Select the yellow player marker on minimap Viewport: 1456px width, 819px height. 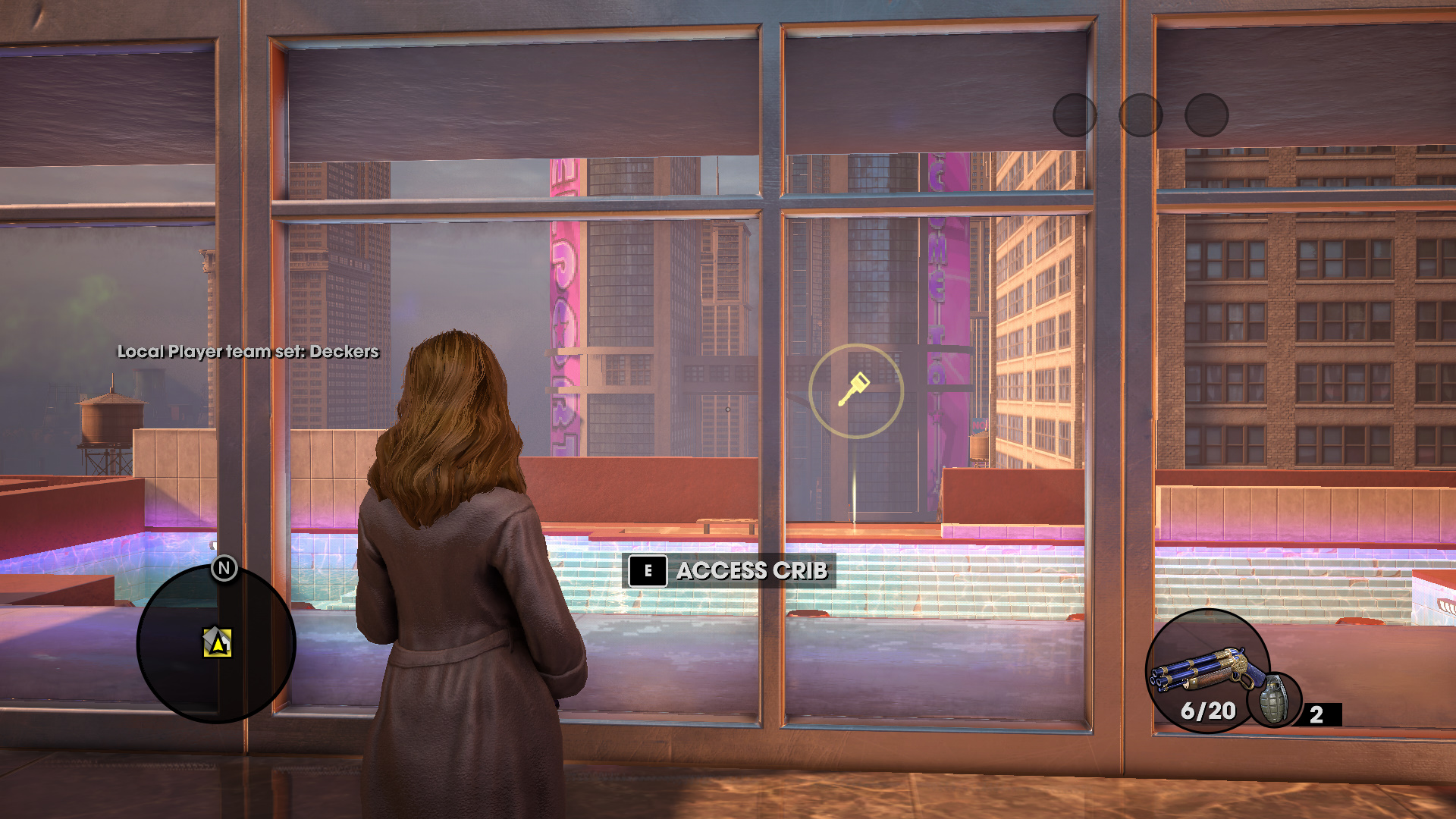point(218,643)
